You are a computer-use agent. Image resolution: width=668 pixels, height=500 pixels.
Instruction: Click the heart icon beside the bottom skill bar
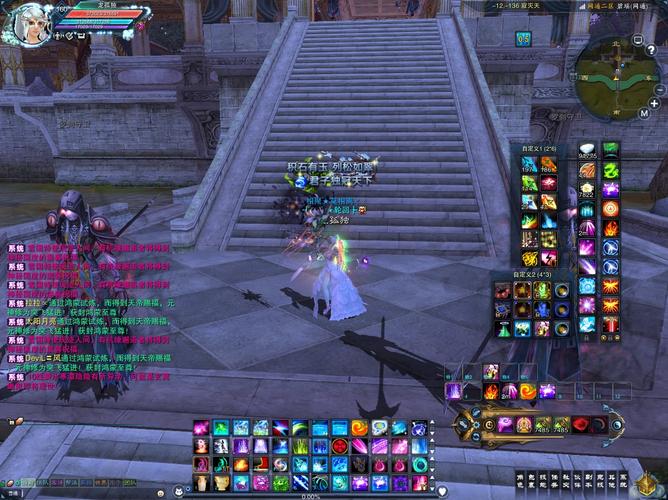(443, 490)
